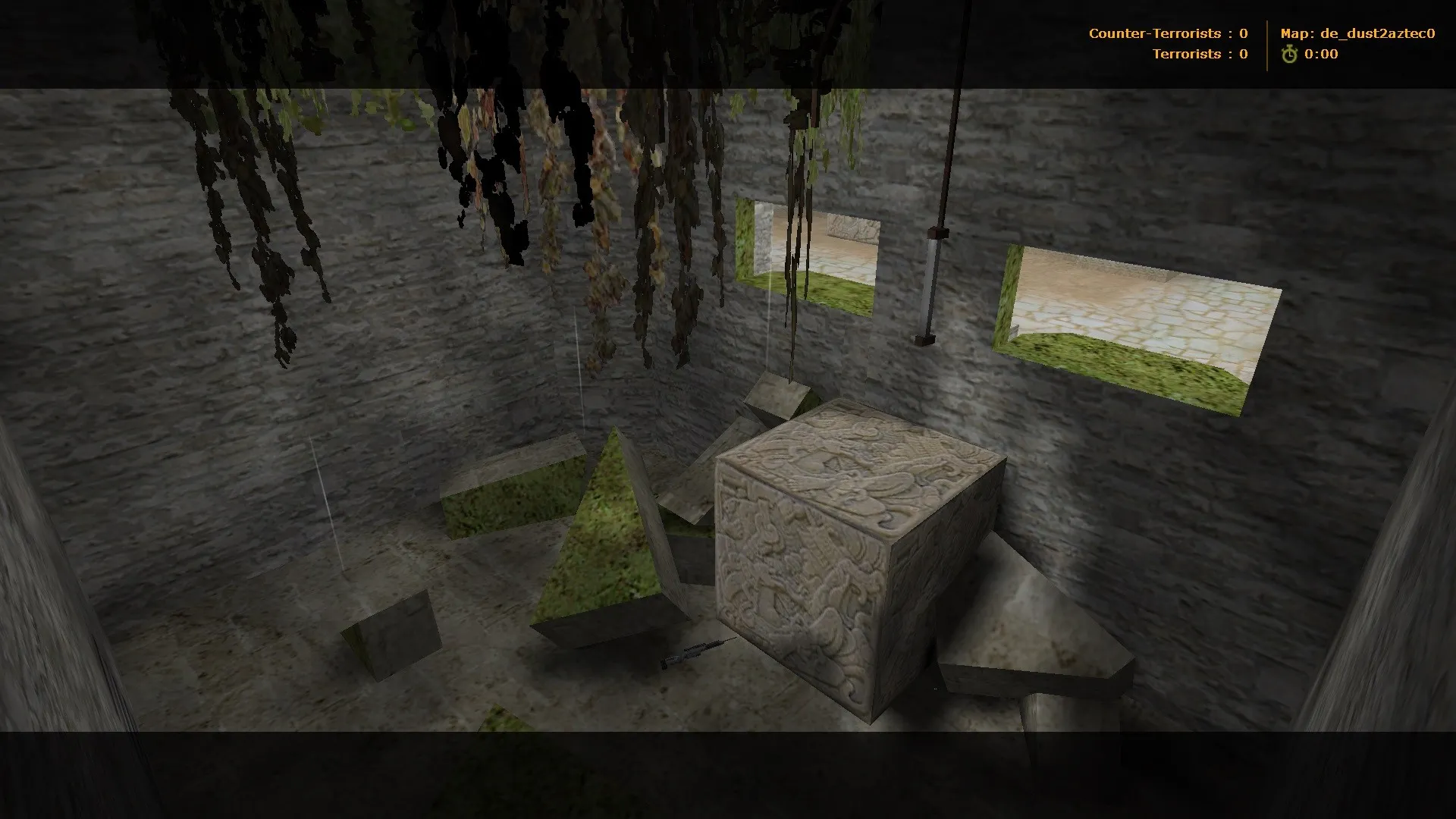Screen dimensions: 1456x819
Task: Click the Terrorists : 0 text
Action: click(1198, 54)
